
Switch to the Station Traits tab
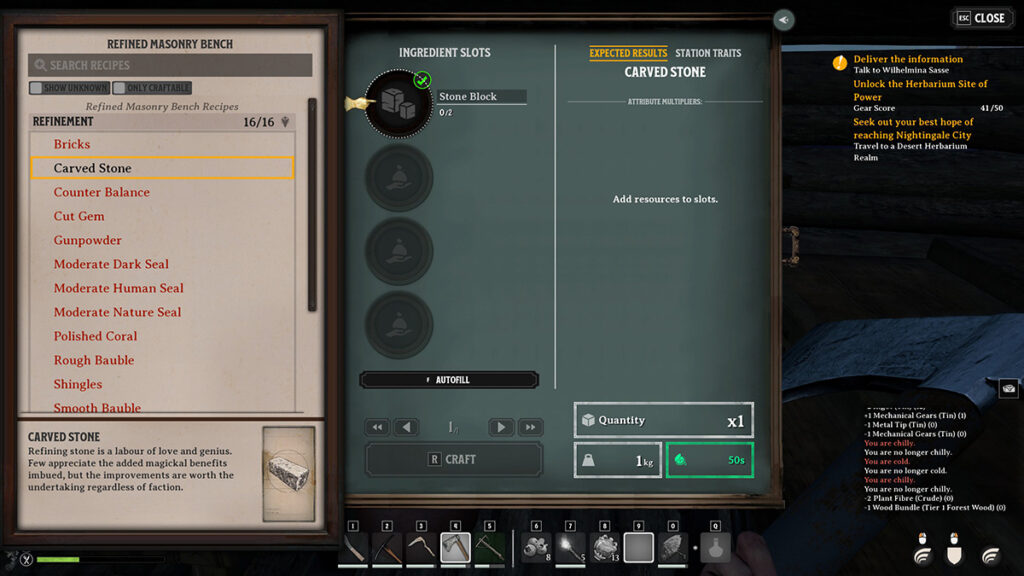tap(708, 53)
